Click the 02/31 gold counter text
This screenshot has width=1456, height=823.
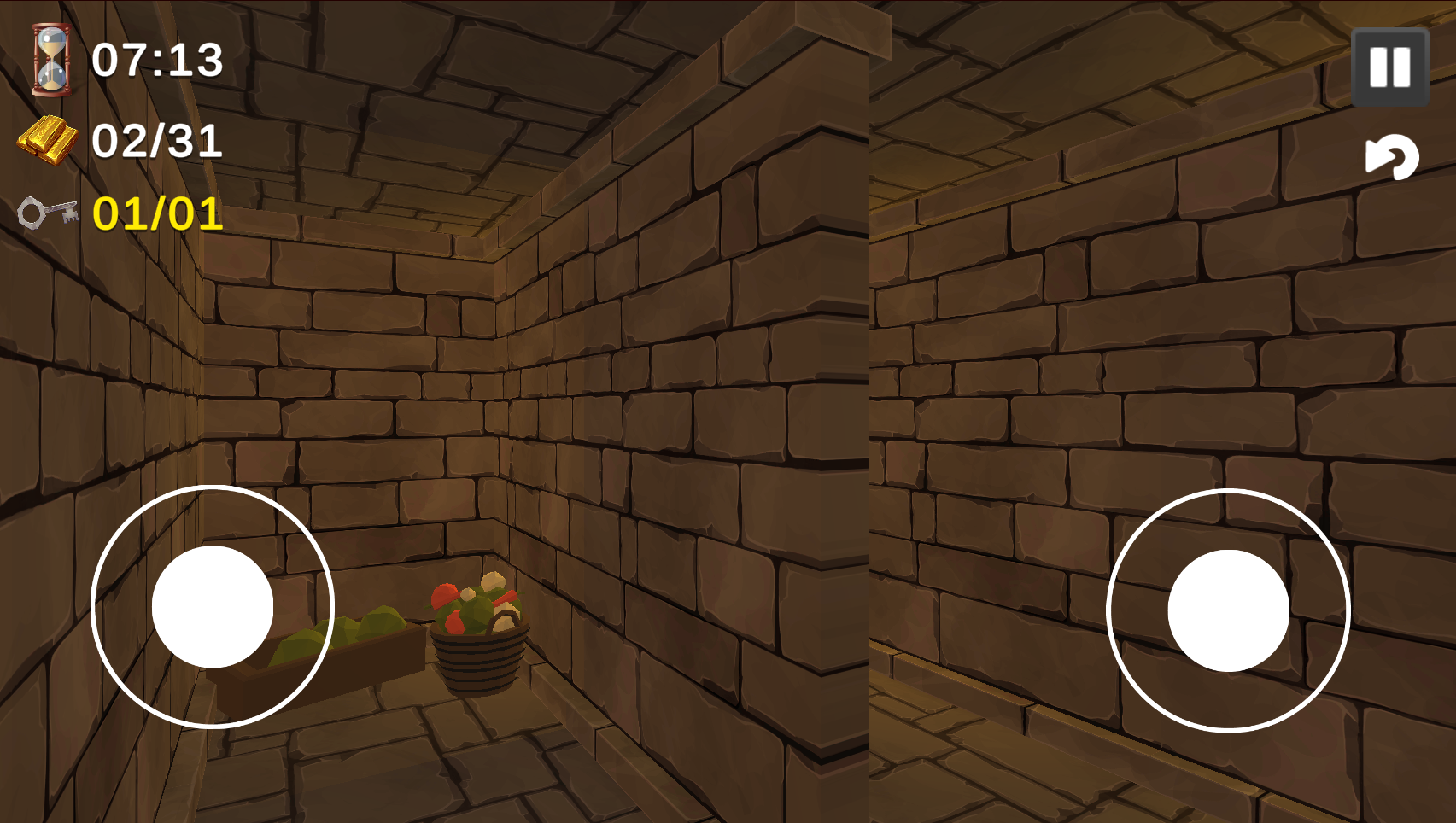click(157, 138)
